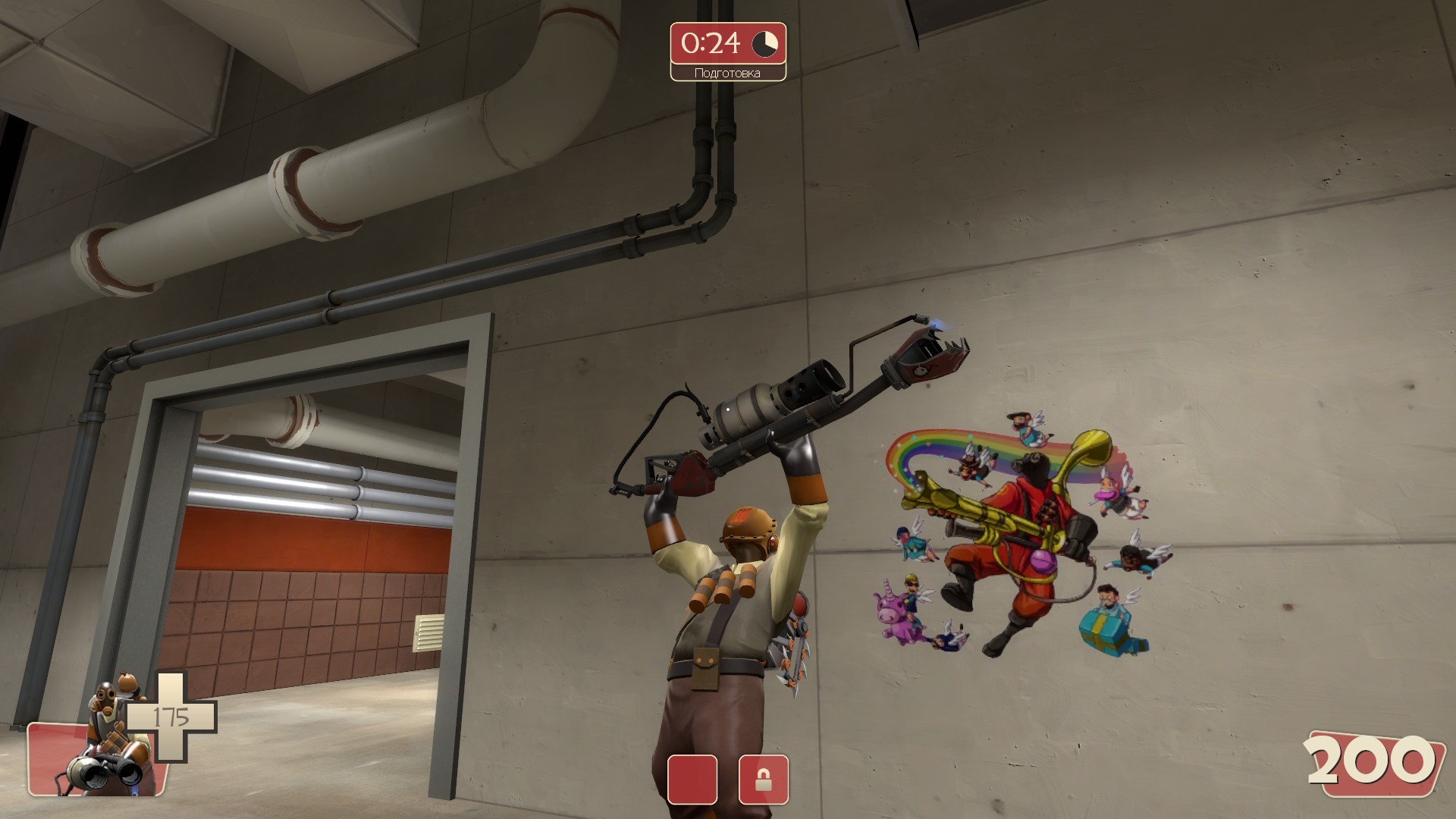Image resolution: width=1456 pixels, height=819 pixels.
Task: Click the Подготовка label under the timer
Action: tap(727, 73)
